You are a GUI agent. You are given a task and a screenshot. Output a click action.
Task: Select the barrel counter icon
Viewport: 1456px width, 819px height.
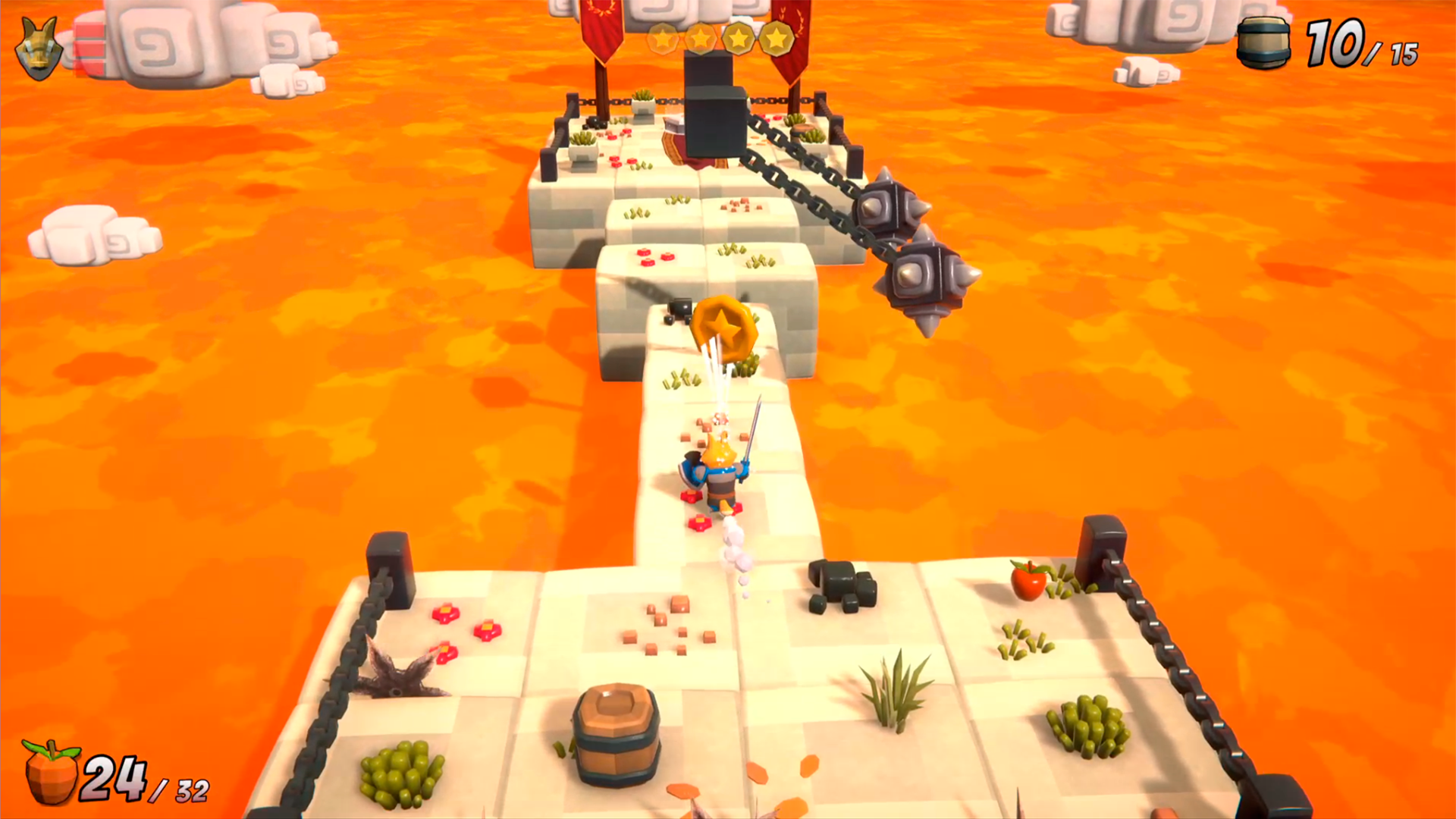(1263, 43)
